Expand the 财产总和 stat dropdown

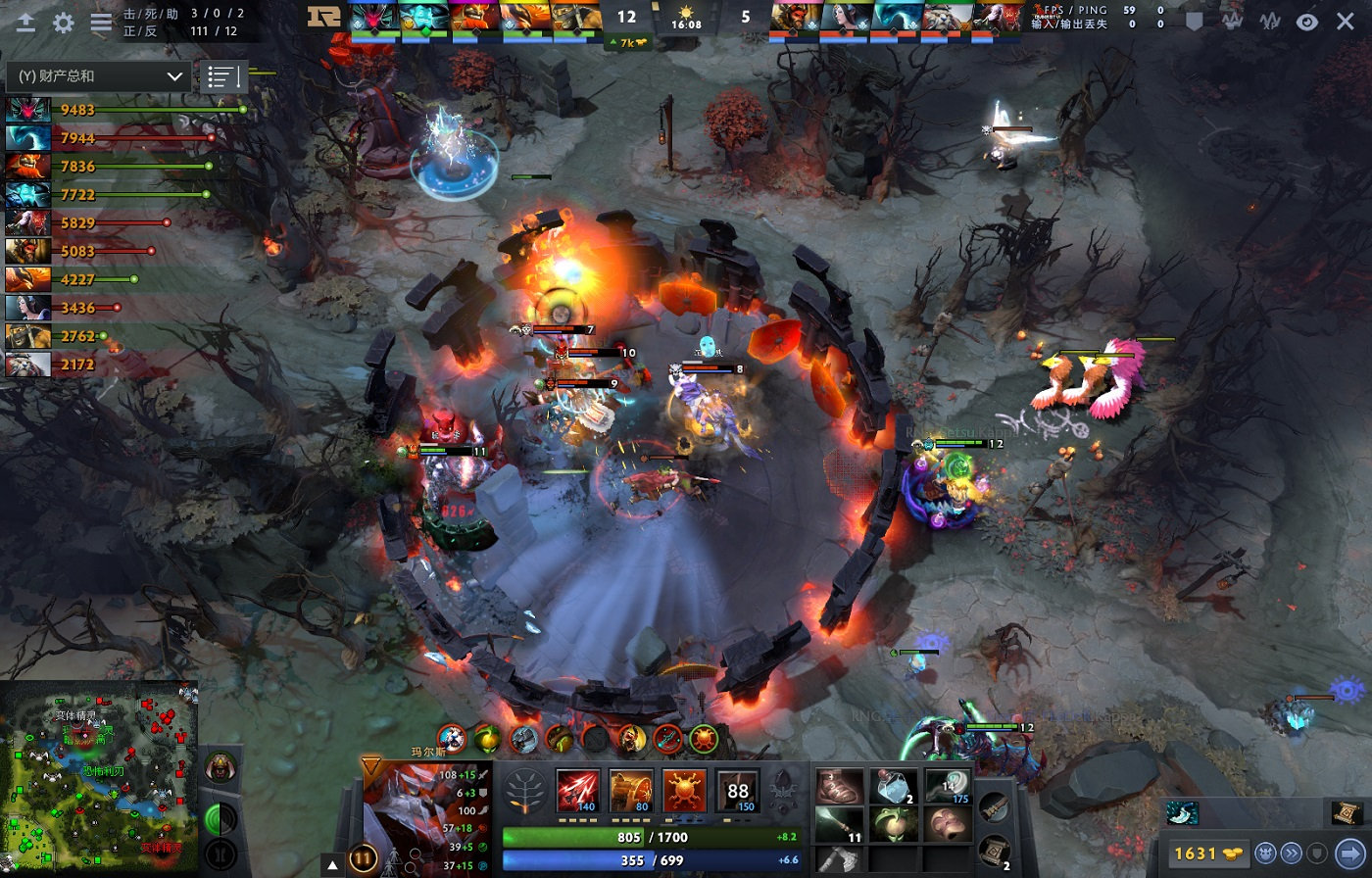click(98, 75)
